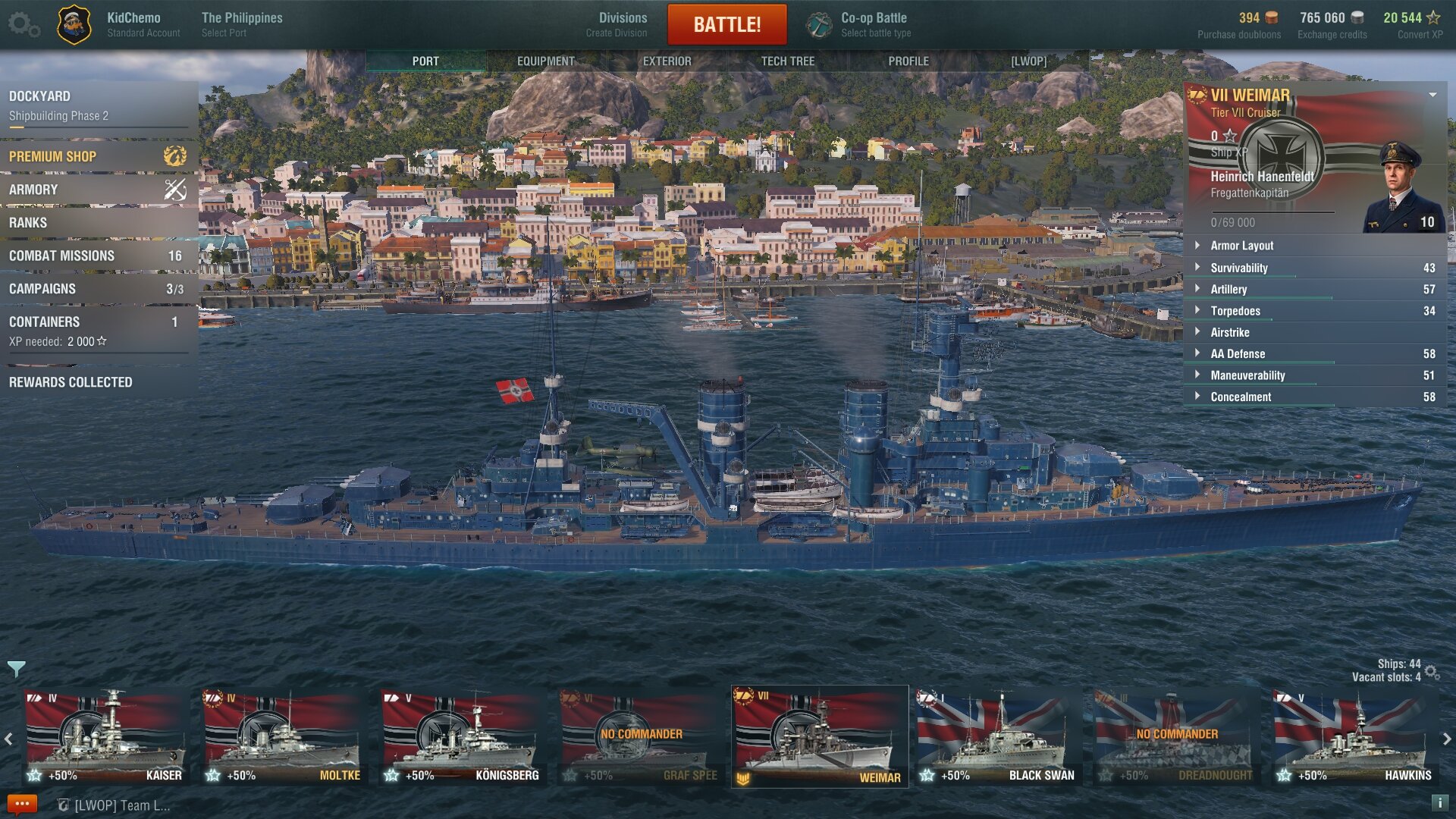The height and width of the screenshot is (819, 1456).
Task: Go to the Exterior tab
Action: (x=667, y=61)
